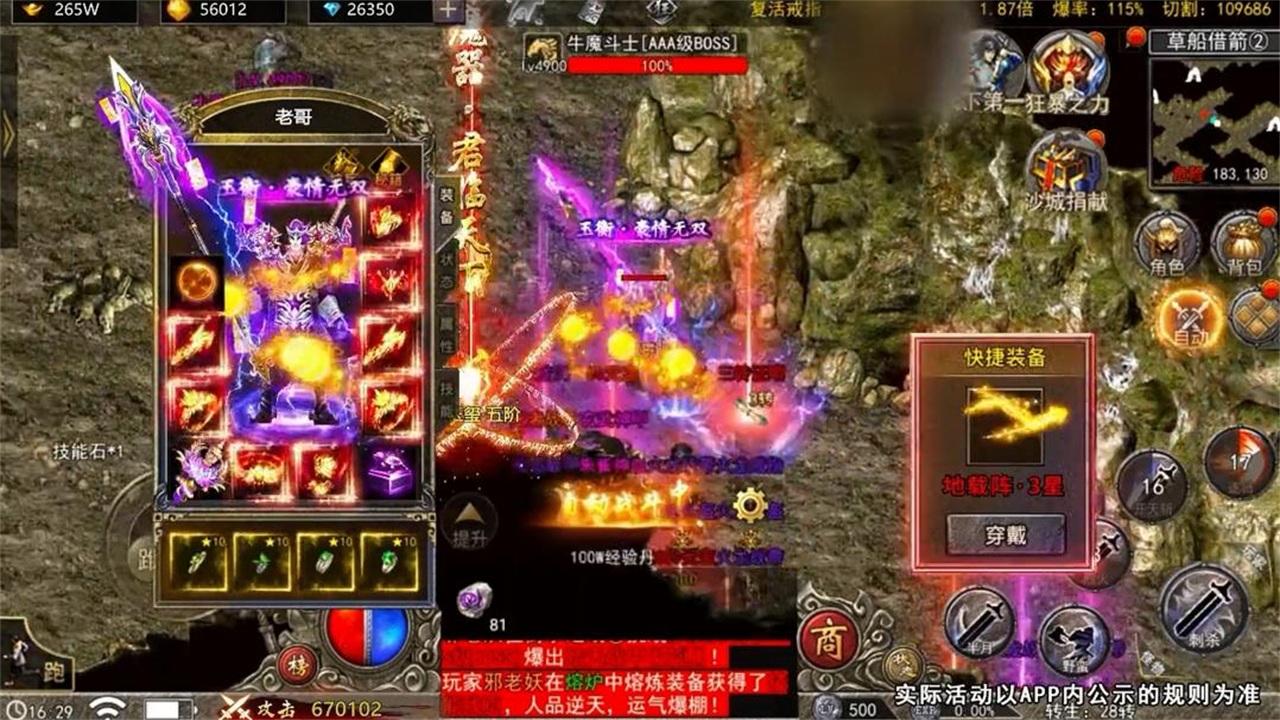Open the 熔炉 furnace link in chat
Image resolution: width=1280 pixels, height=720 pixels.
click(583, 681)
